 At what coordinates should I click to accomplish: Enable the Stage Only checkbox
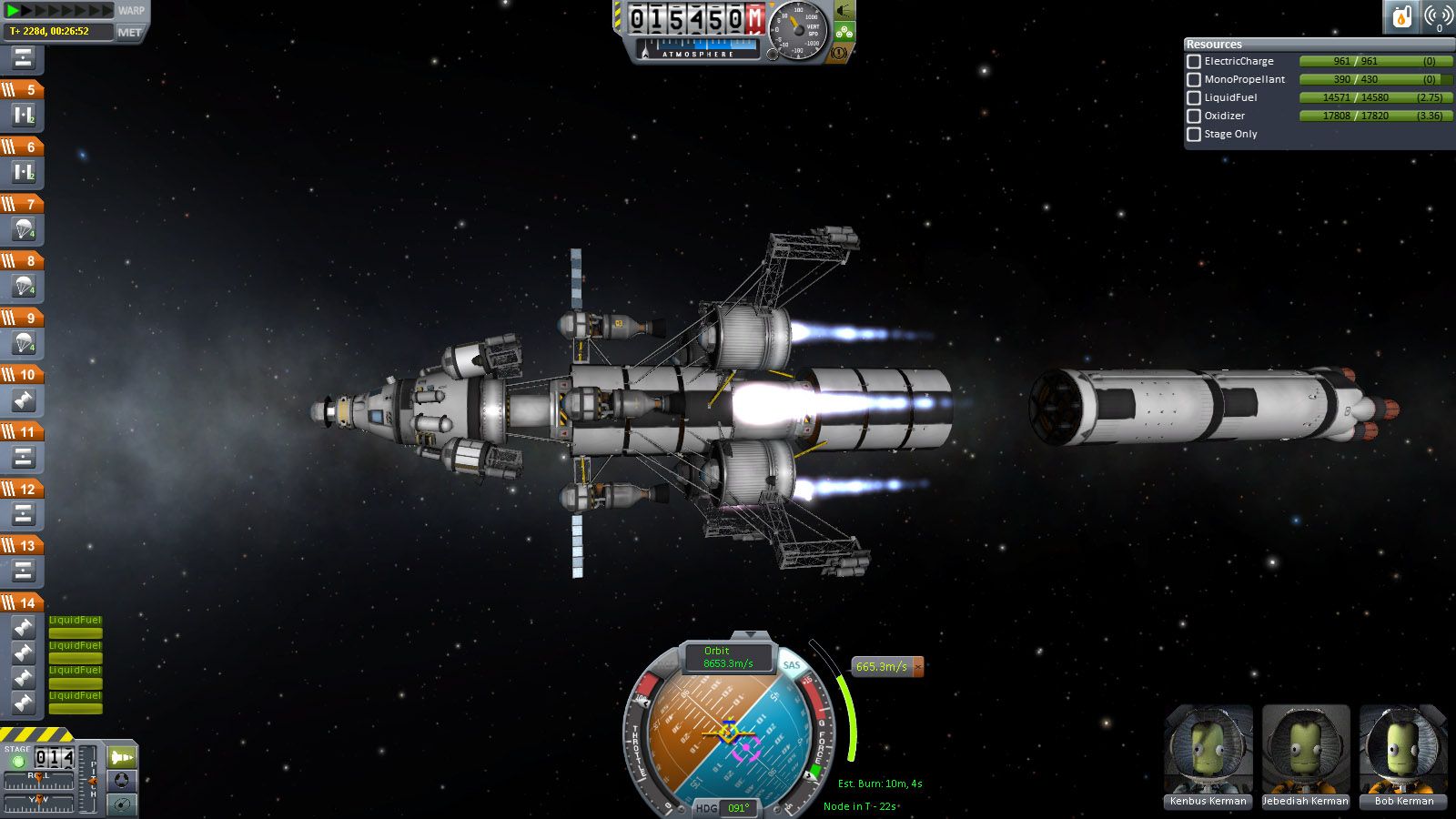1194,134
